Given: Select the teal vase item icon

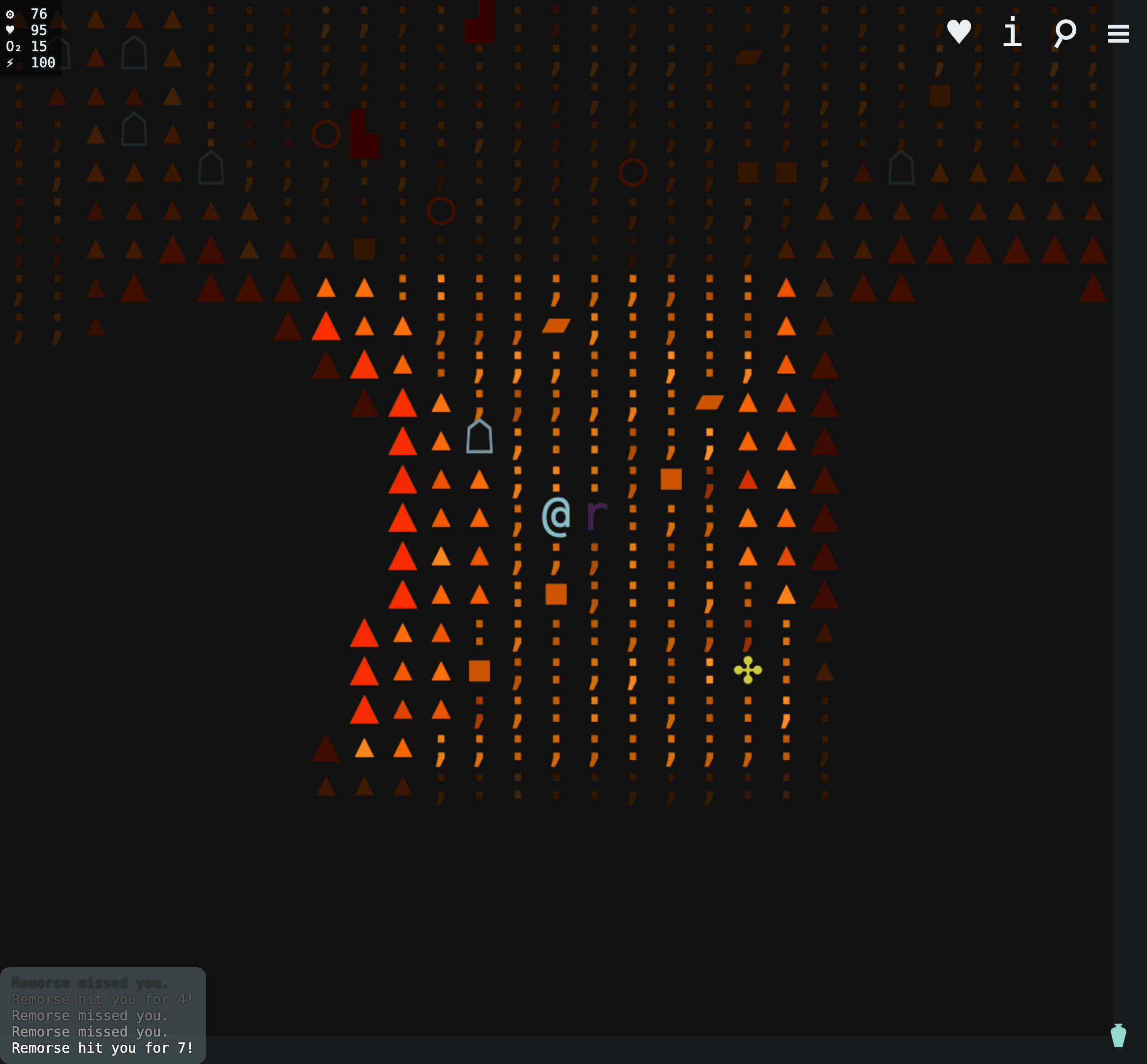Looking at the screenshot, I should pyautogui.click(x=1117, y=1035).
